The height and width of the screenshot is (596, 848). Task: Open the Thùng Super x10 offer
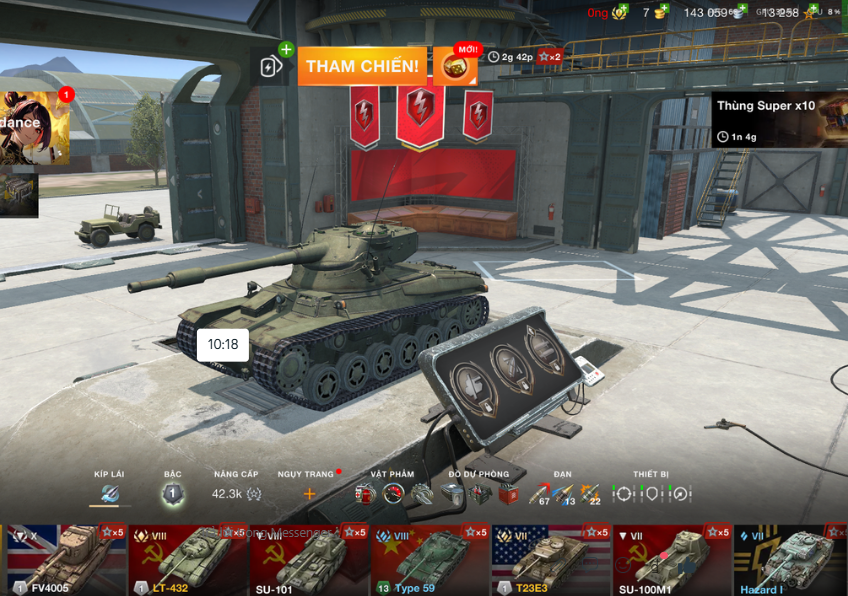click(x=779, y=120)
